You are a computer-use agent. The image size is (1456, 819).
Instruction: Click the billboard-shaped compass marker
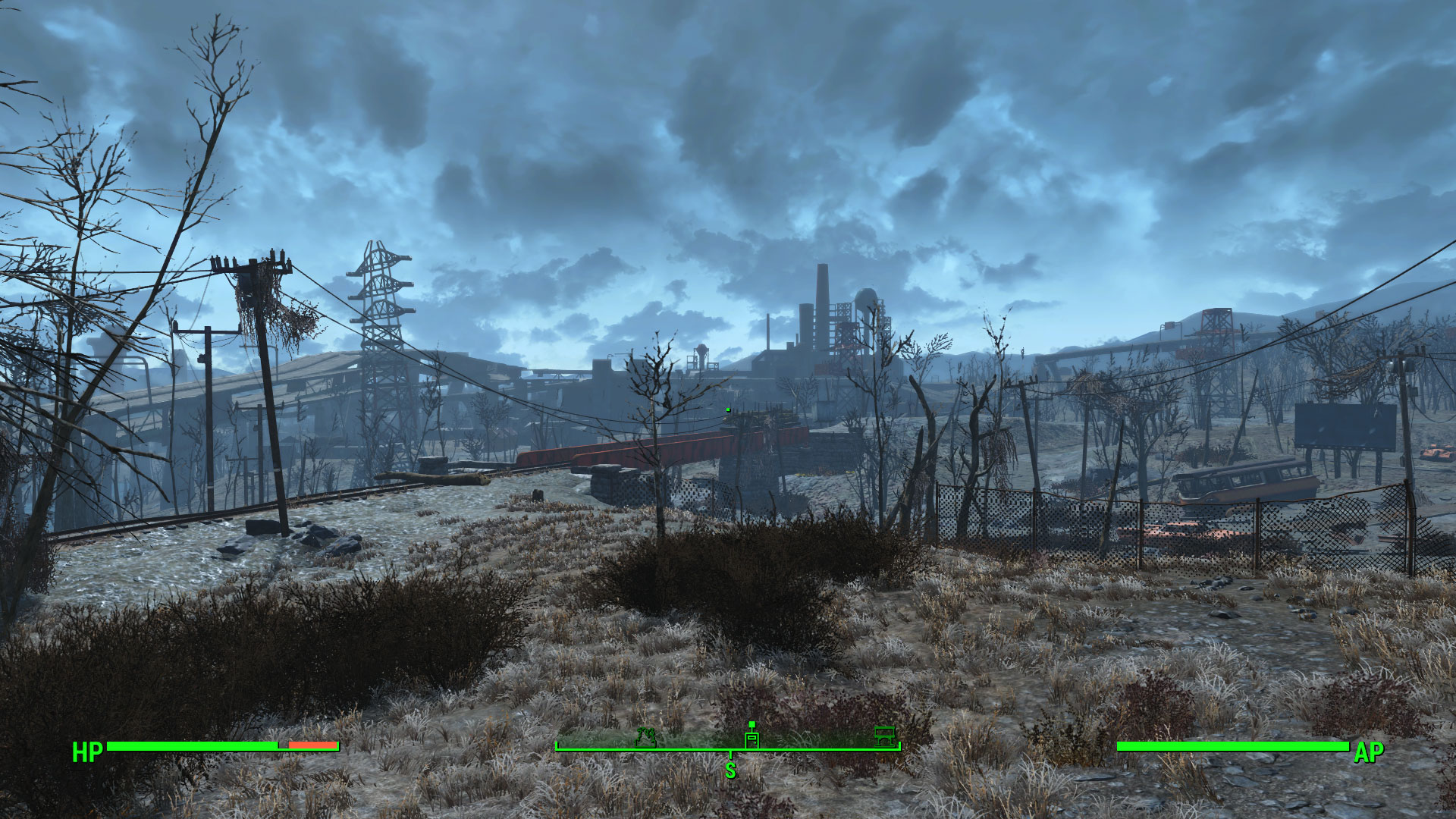[884, 736]
